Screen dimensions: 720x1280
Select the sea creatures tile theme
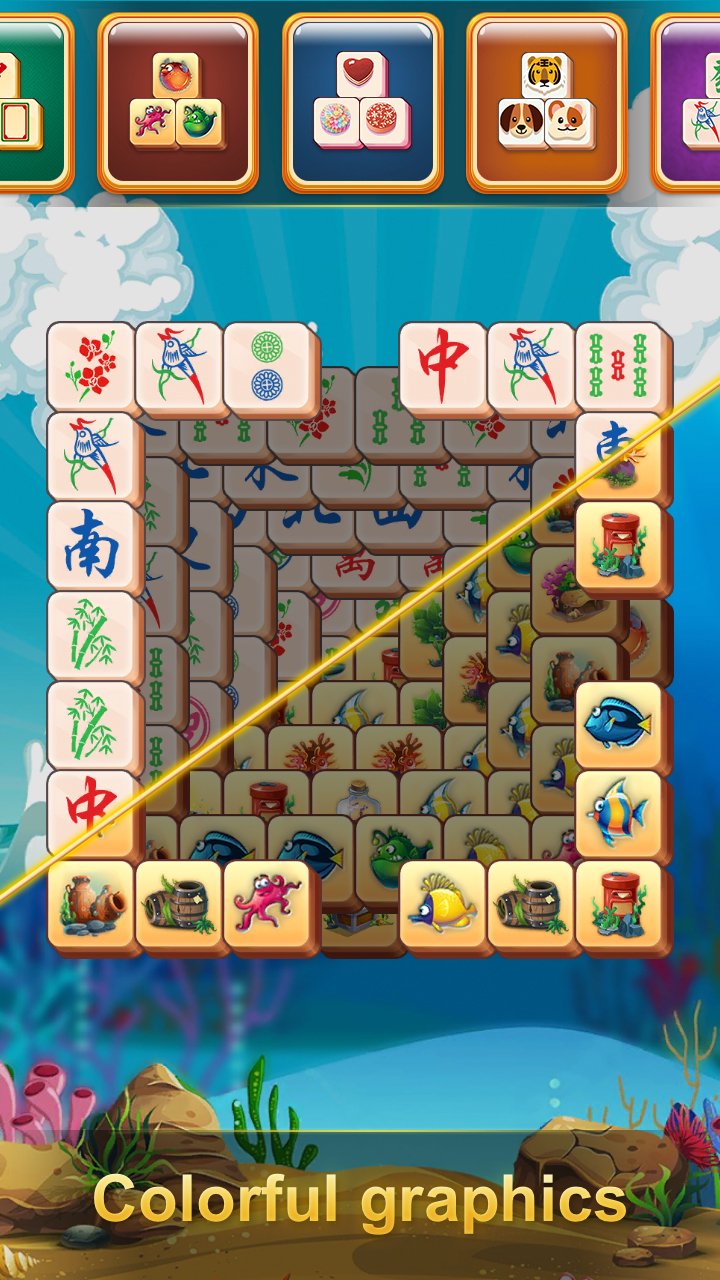tap(178, 101)
